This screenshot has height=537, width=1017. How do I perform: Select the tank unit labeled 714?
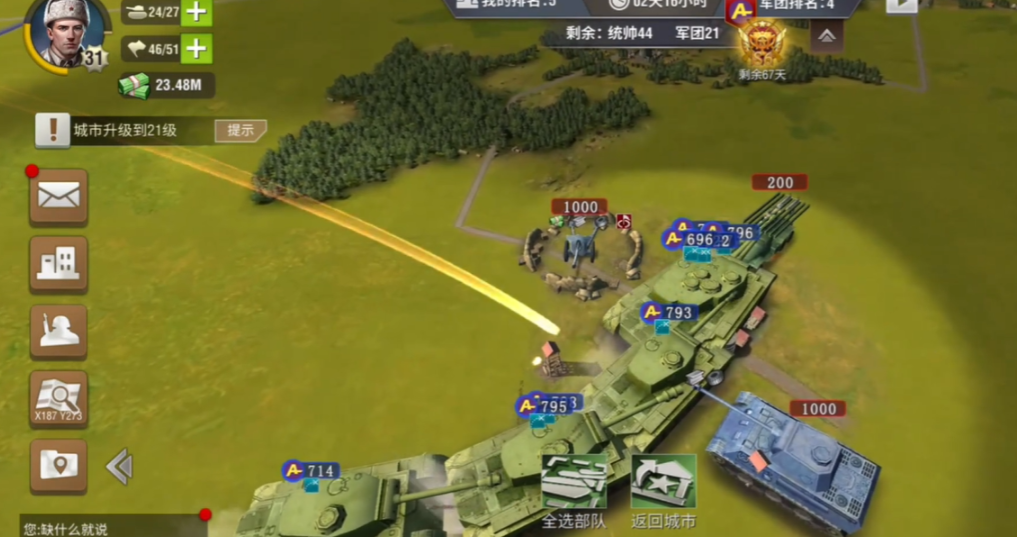[x=310, y=471]
